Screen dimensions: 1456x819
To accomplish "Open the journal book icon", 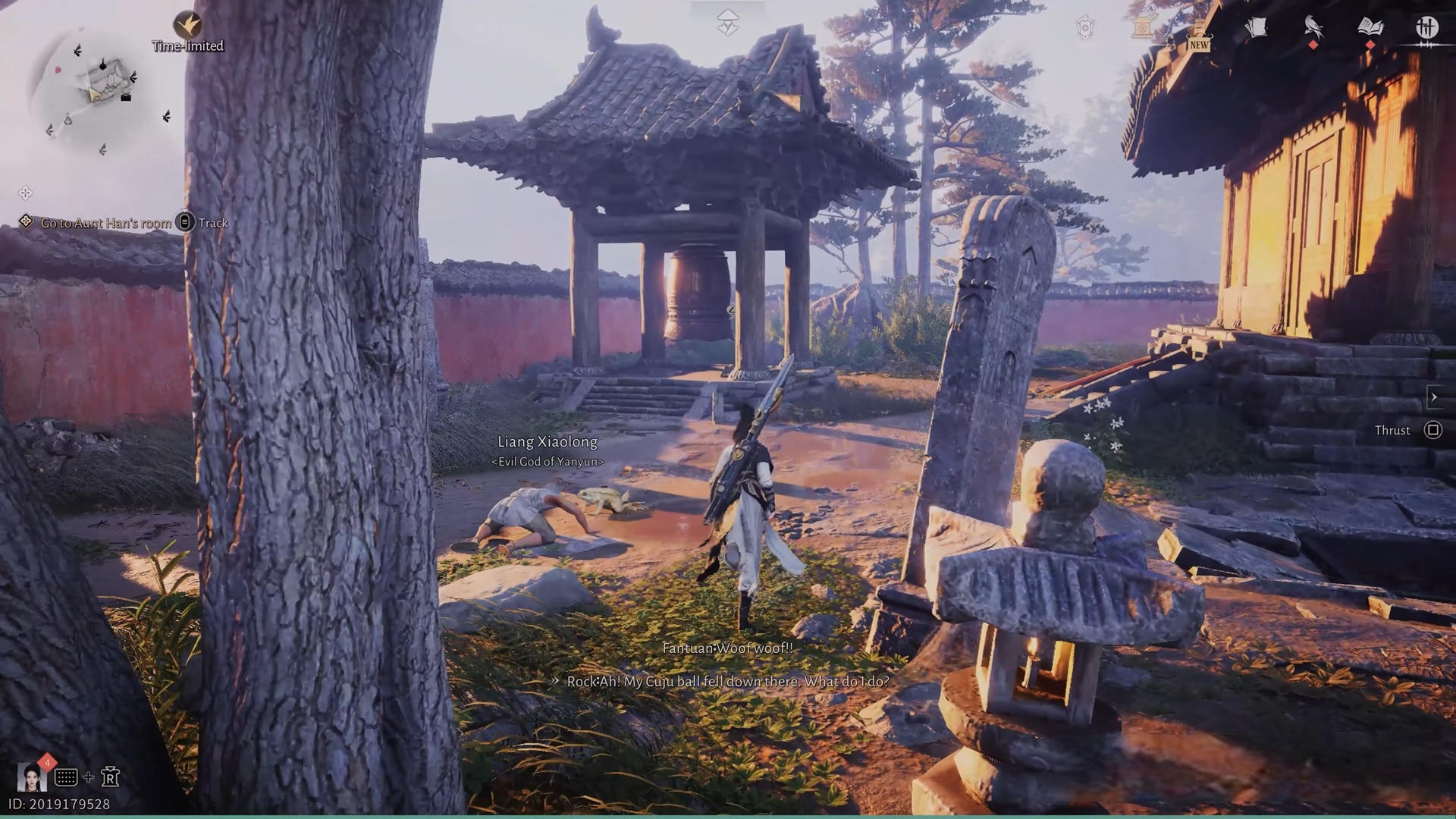I will coord(1372,27).
